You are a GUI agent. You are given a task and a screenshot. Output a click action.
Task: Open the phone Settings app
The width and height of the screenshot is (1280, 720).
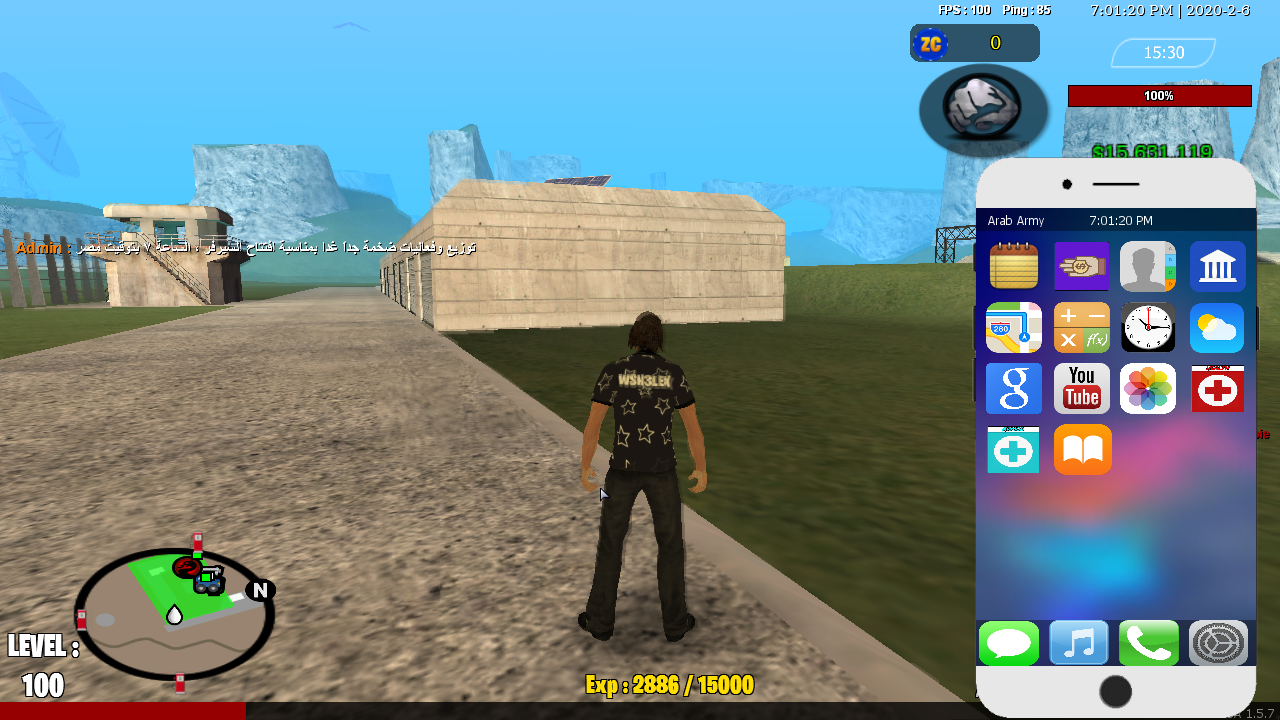tap(1217, 643)
